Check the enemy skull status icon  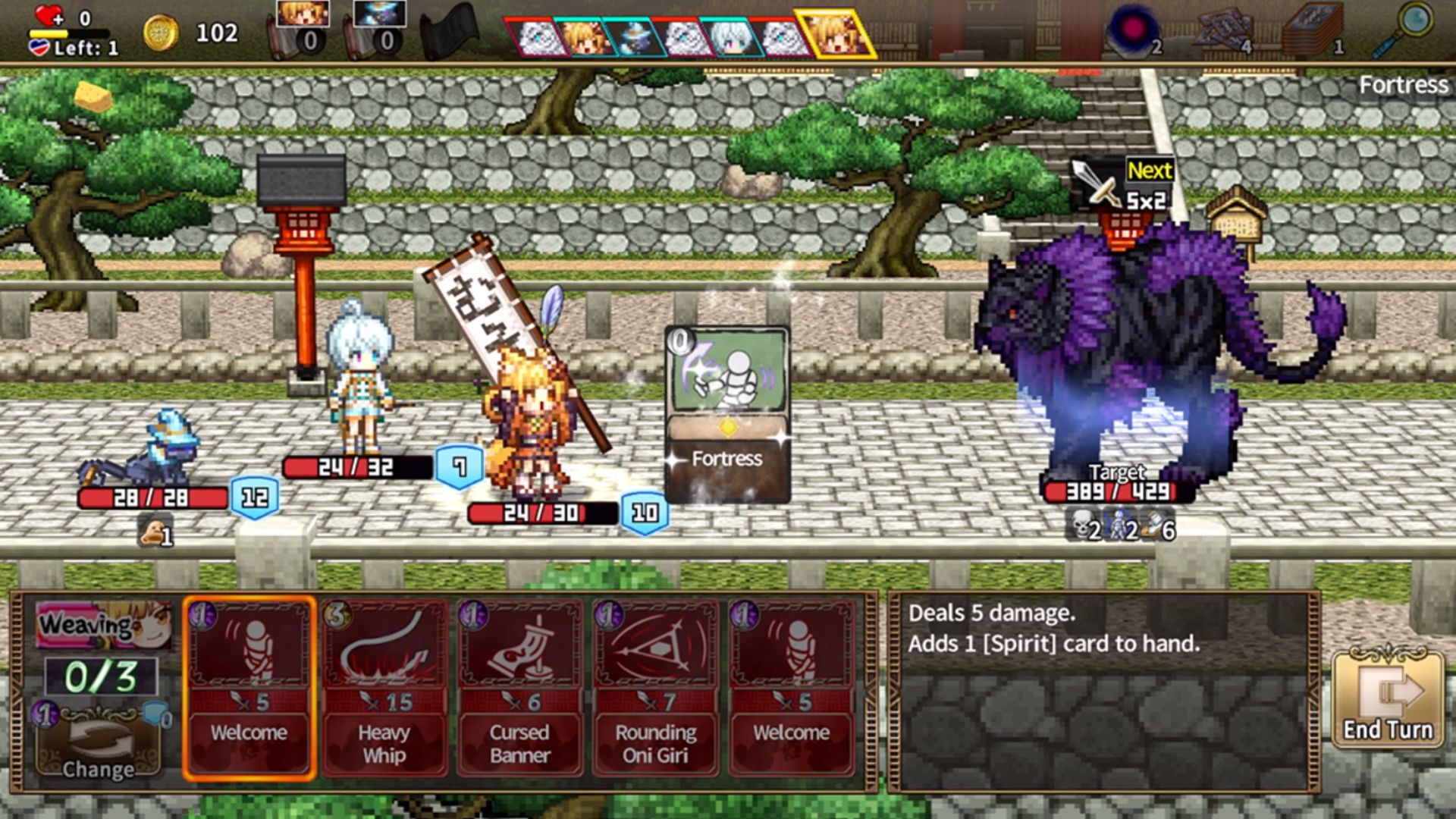tap(1084, 526)
